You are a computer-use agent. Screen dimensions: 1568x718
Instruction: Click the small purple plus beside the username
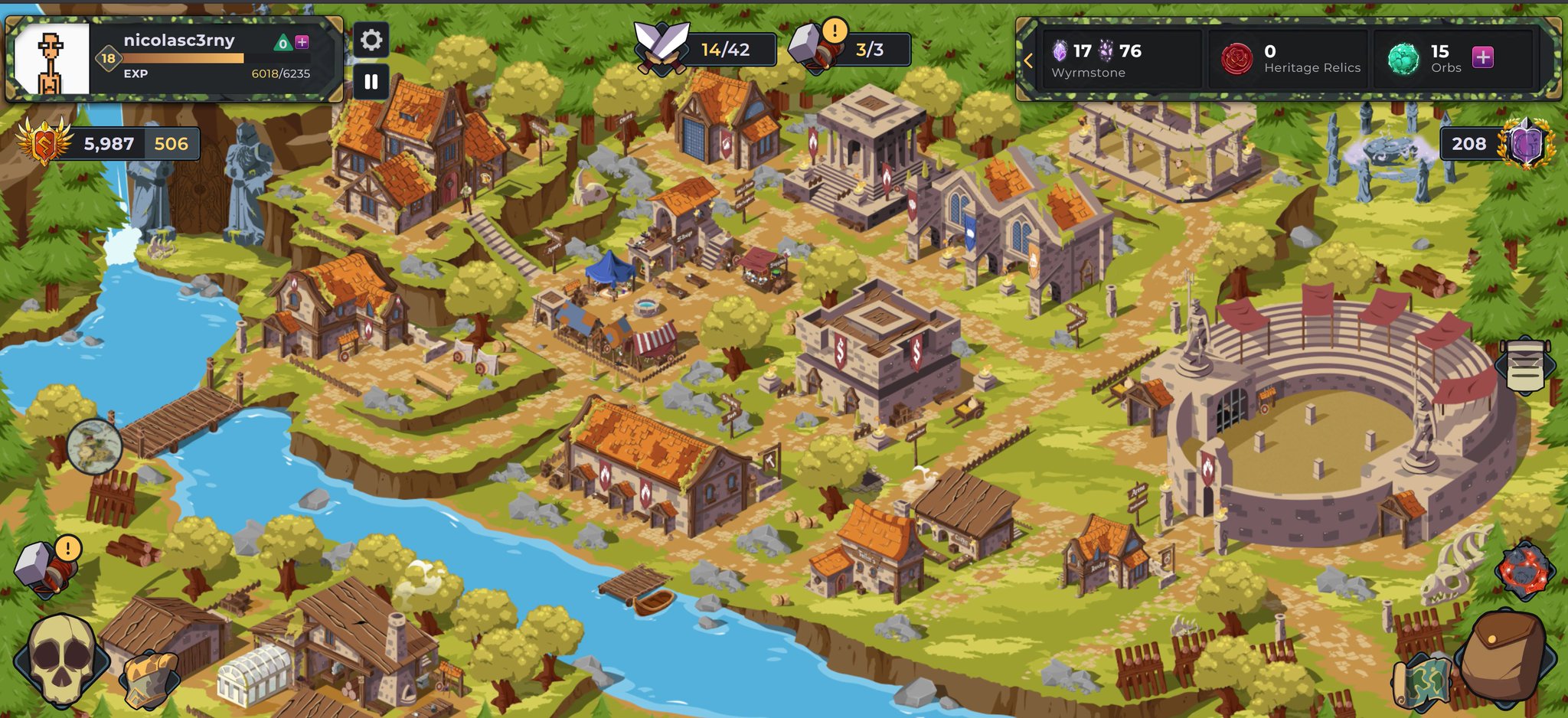(x=302, y=42)
